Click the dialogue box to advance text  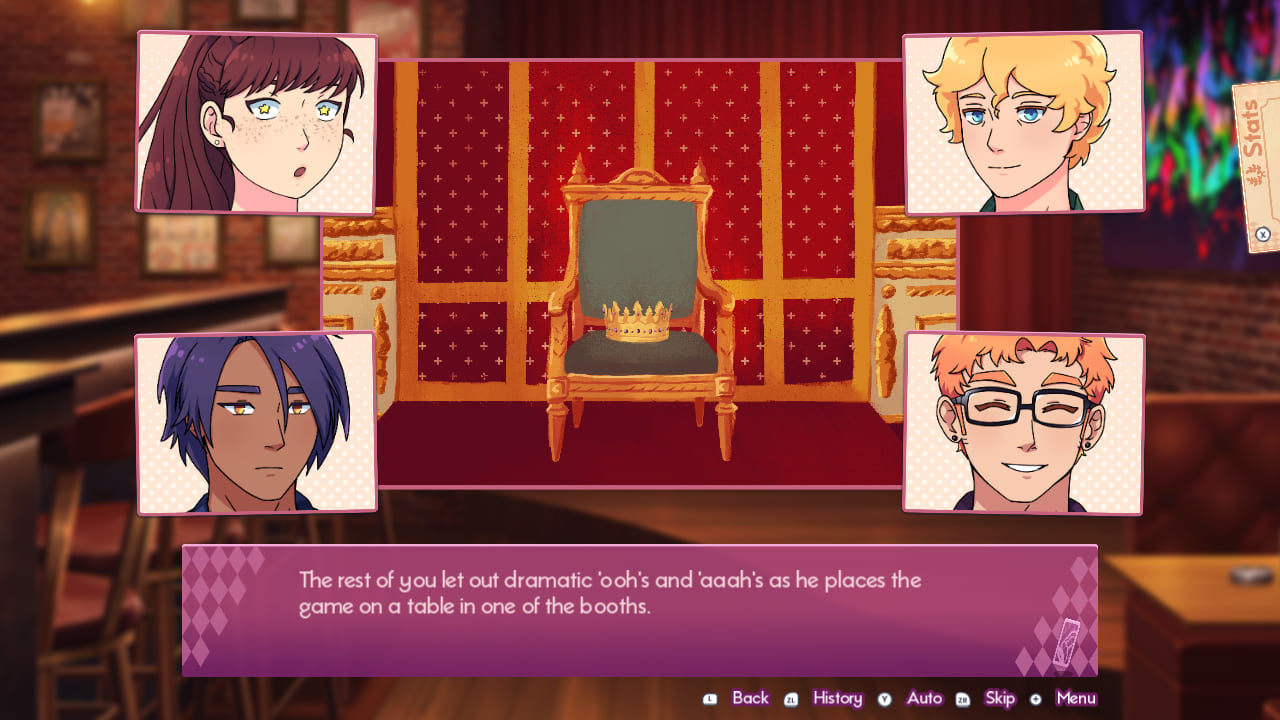(x=640, y=612)
